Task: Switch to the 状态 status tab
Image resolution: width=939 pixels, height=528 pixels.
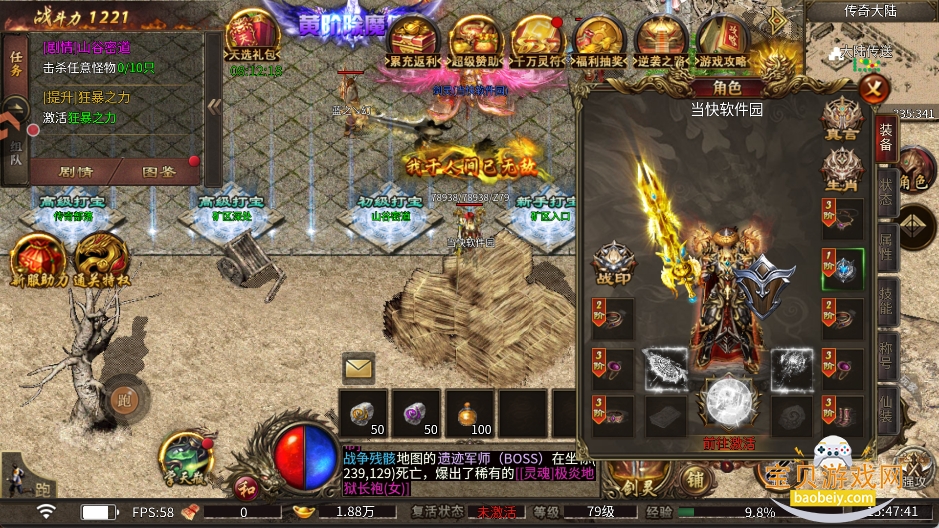Action: coord(886,192)
